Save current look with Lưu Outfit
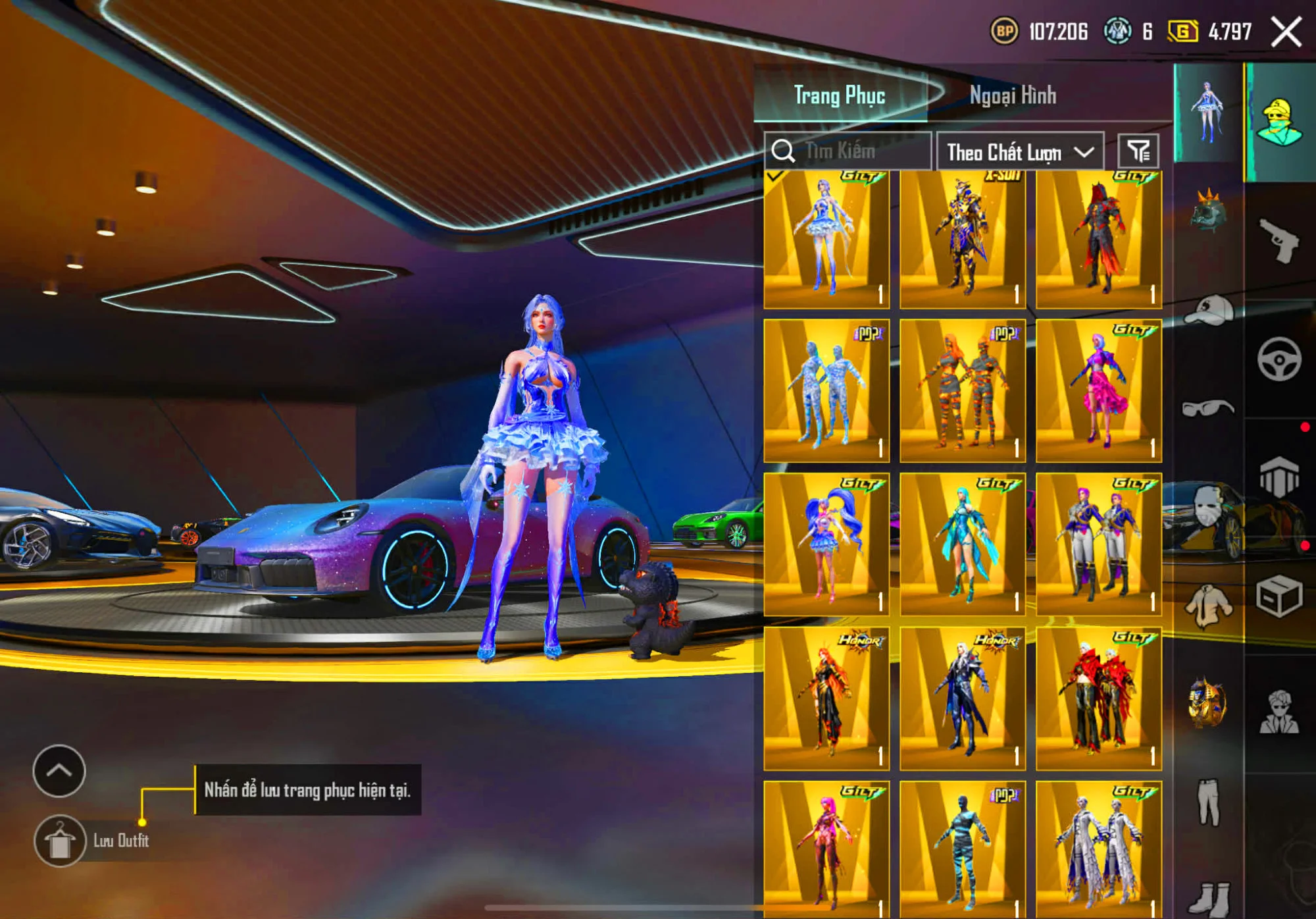 61,841
